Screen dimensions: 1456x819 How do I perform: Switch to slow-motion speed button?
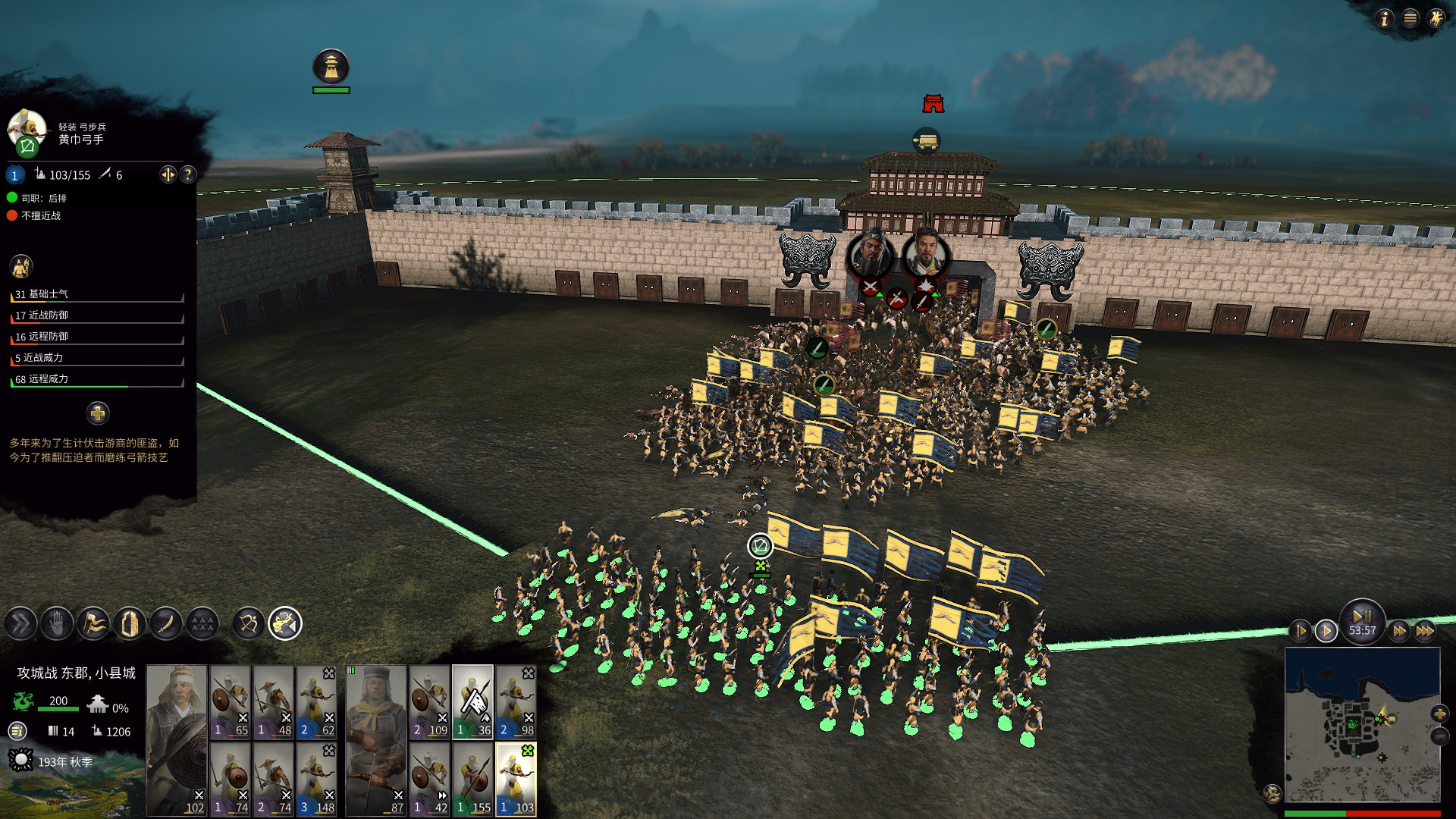click(1301, 630)
